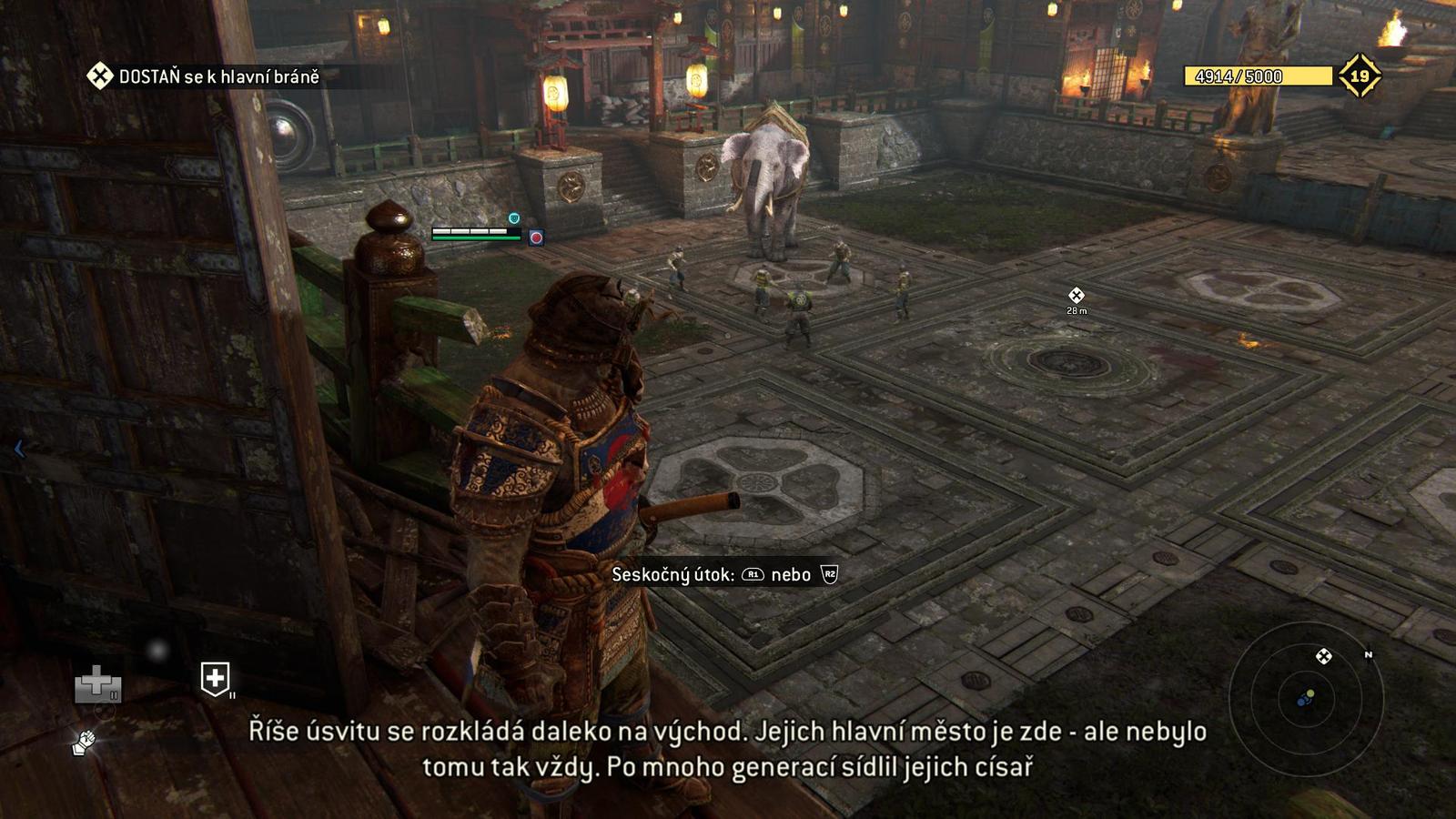Expand the left-edge back chevron arrow

click(x=18, y=447)
